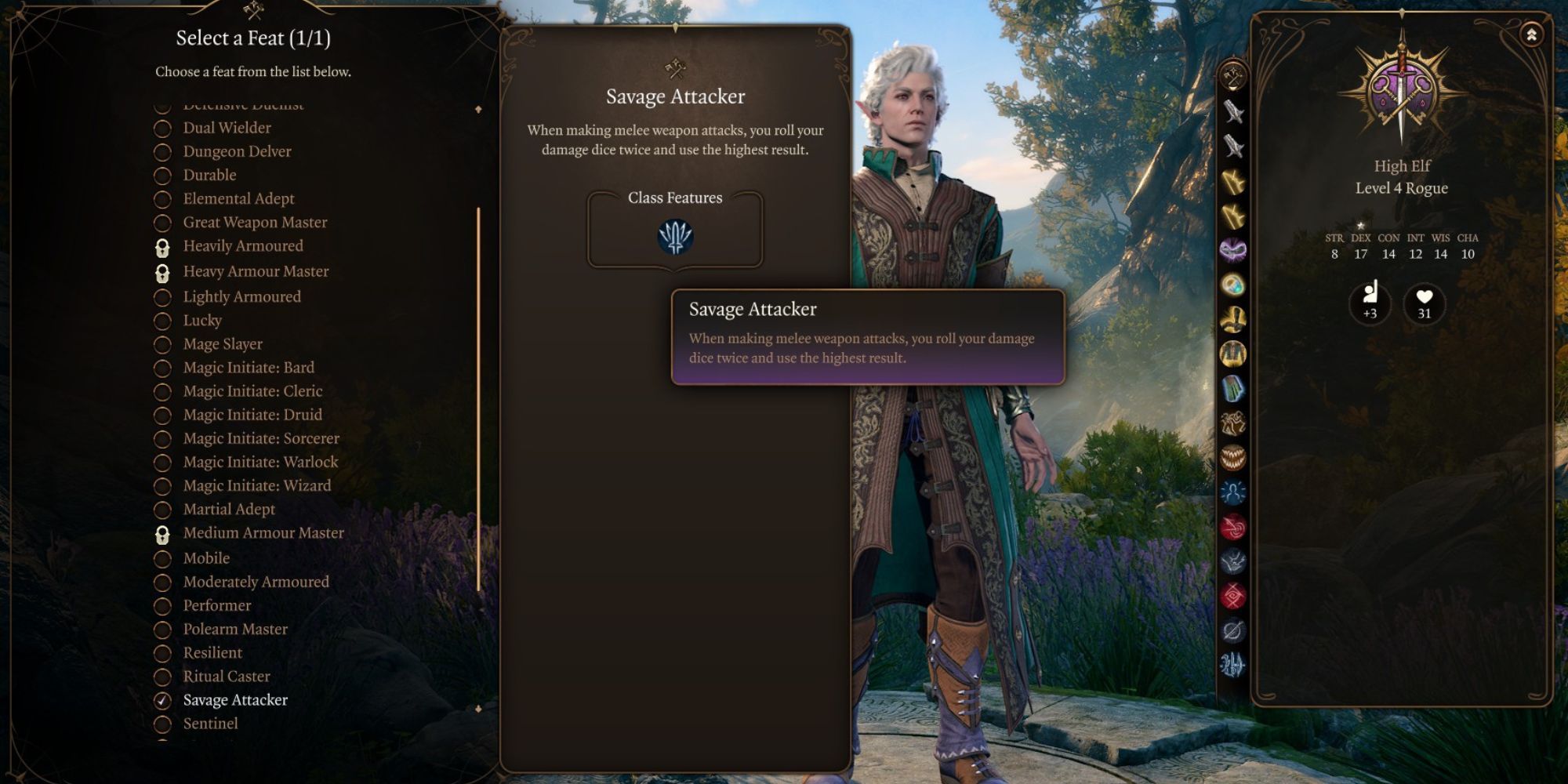Deselect the Savage Attacker feat radio button
The image size is (1568, 784).
click(x=164, y=700)
